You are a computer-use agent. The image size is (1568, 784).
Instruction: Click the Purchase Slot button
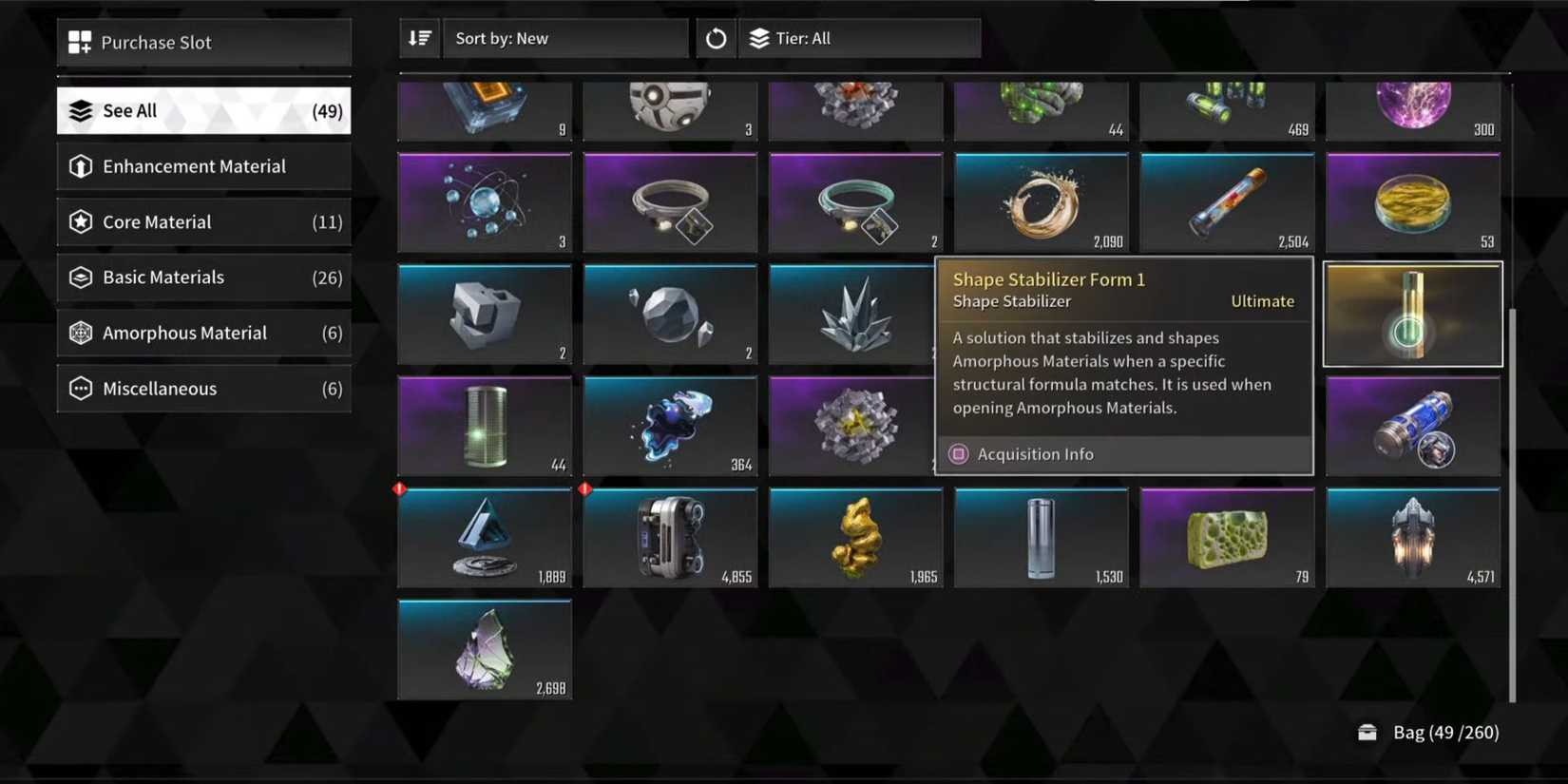(203, 42)
